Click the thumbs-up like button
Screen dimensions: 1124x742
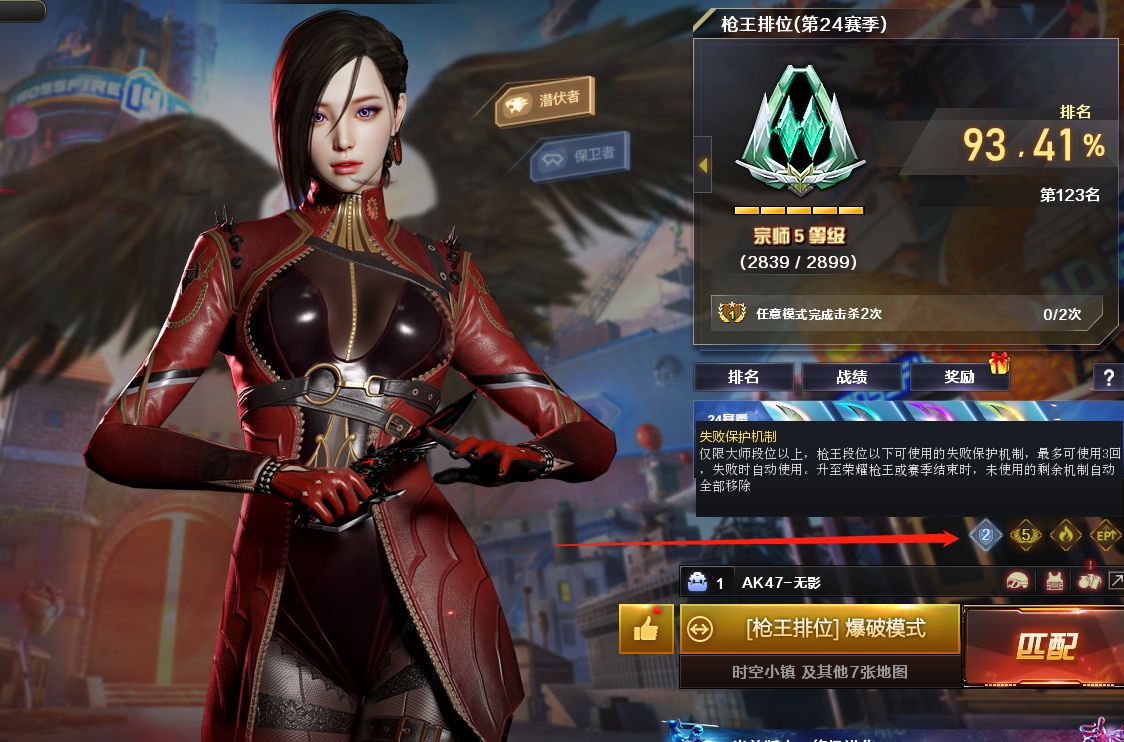(646, 628)
